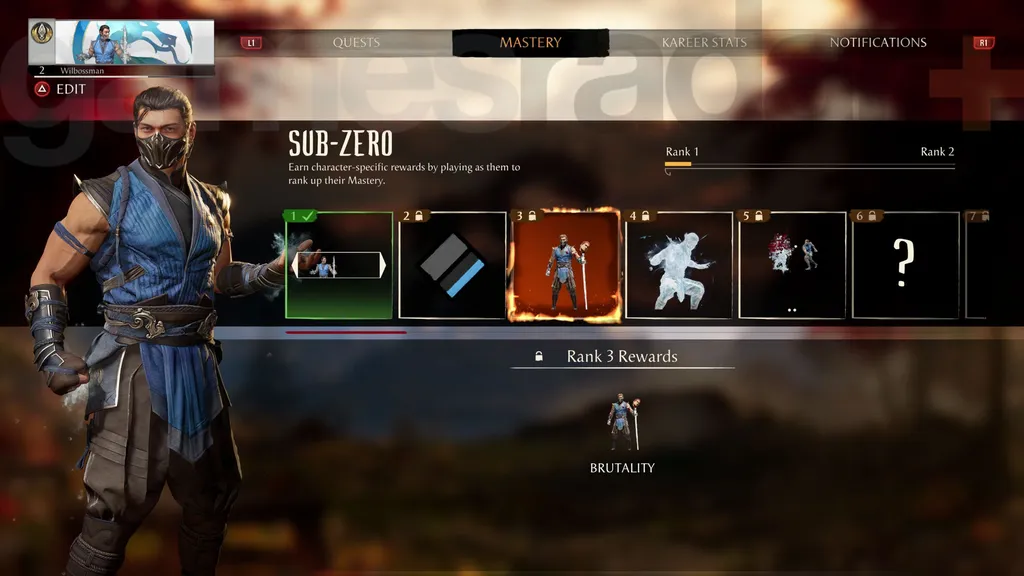Click the Brutality reward preview icon
Image resolution: width=1024 pixels, height=576 pixels.
[622, 425]
